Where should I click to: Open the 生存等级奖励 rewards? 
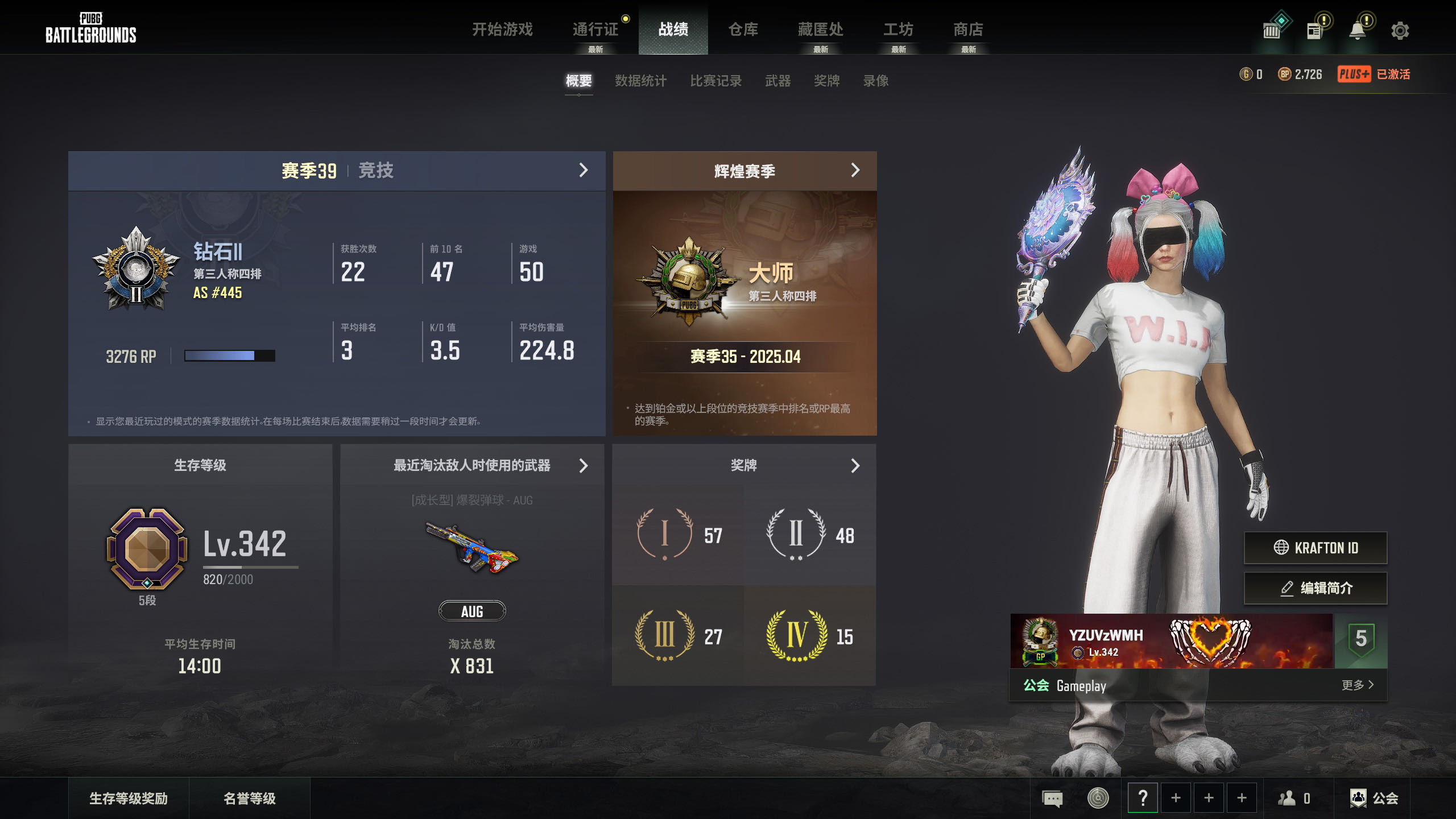coord(129,799)
